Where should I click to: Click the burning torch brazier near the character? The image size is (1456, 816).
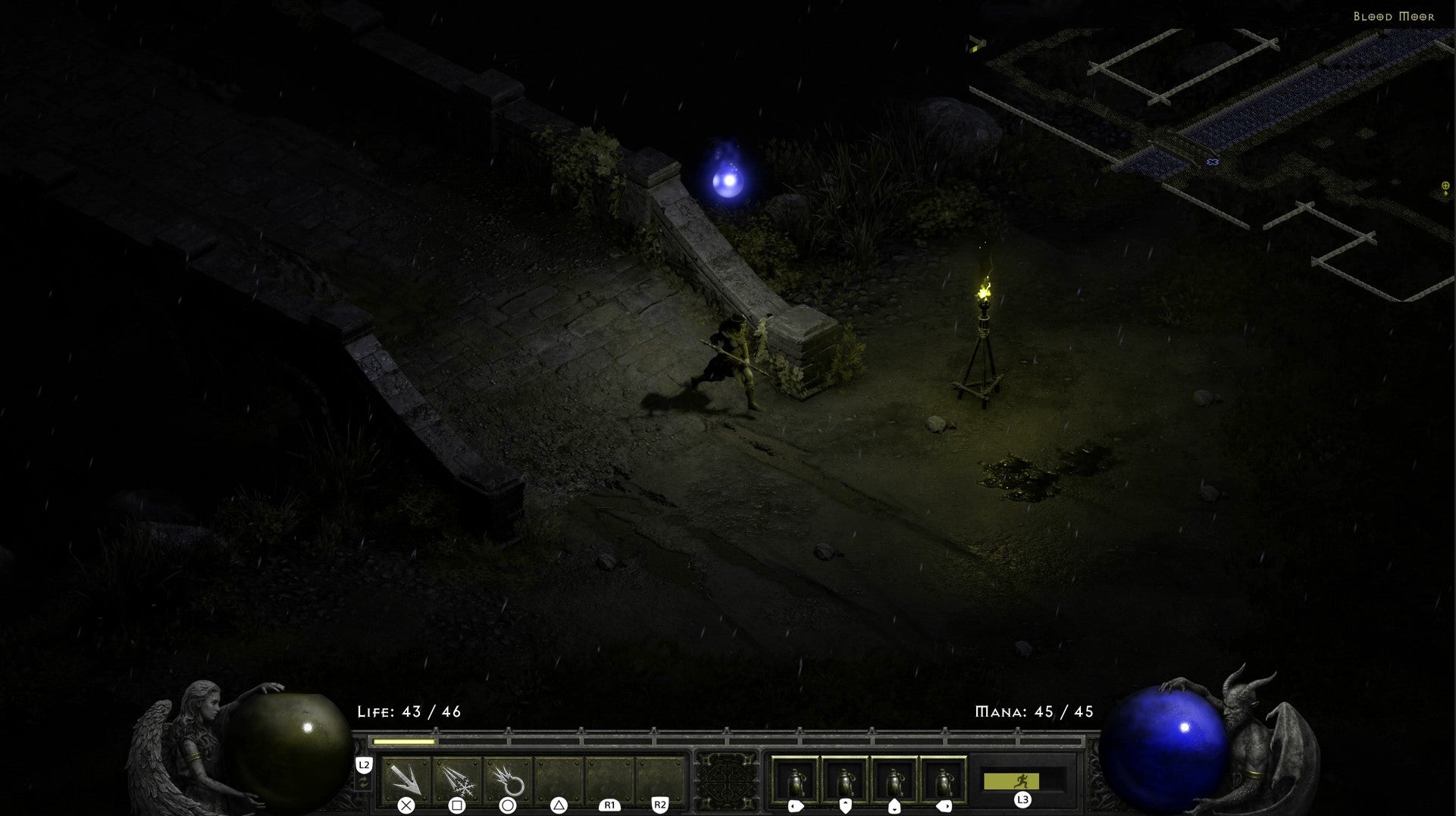(983, 318)
